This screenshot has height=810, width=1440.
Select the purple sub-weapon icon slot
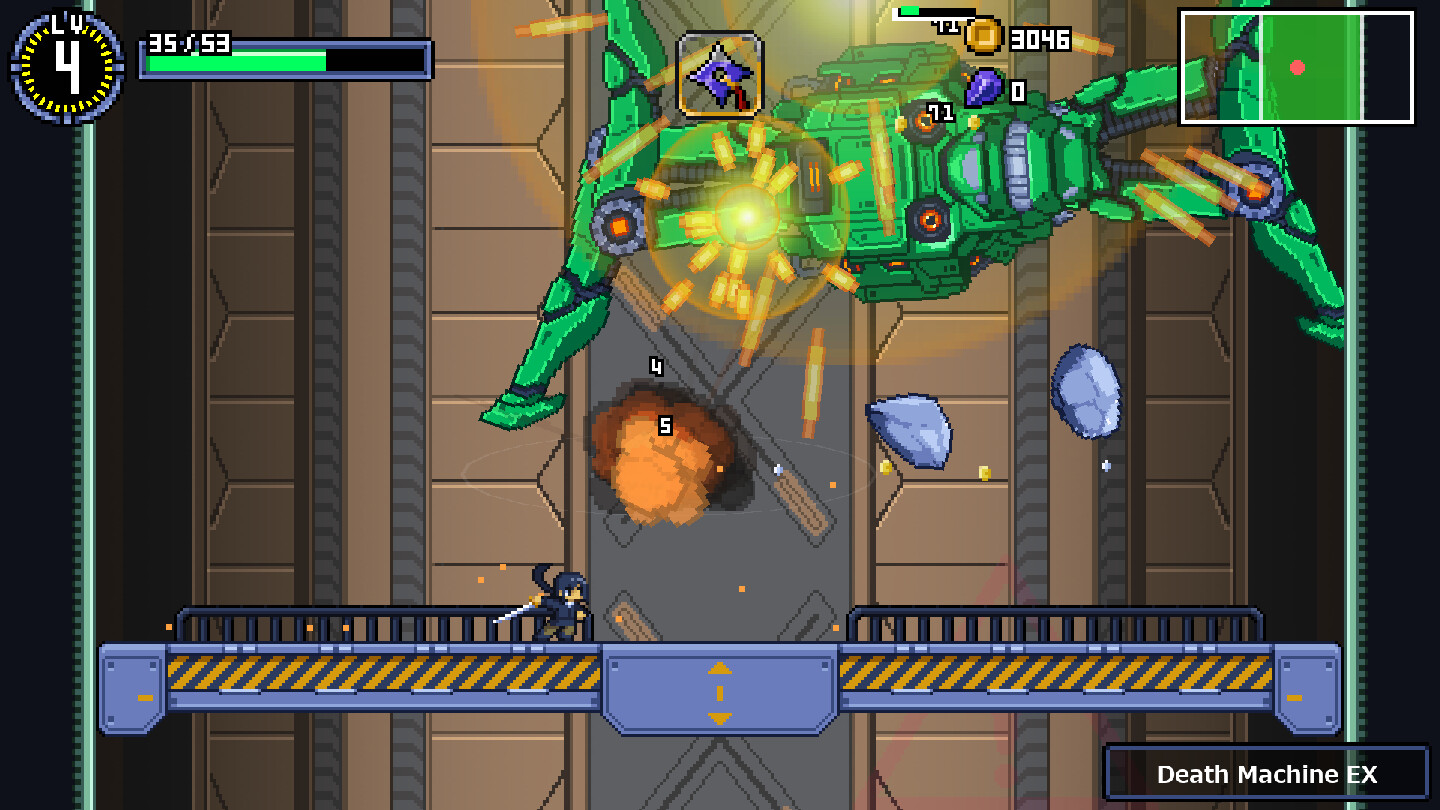tap(720, 75)
